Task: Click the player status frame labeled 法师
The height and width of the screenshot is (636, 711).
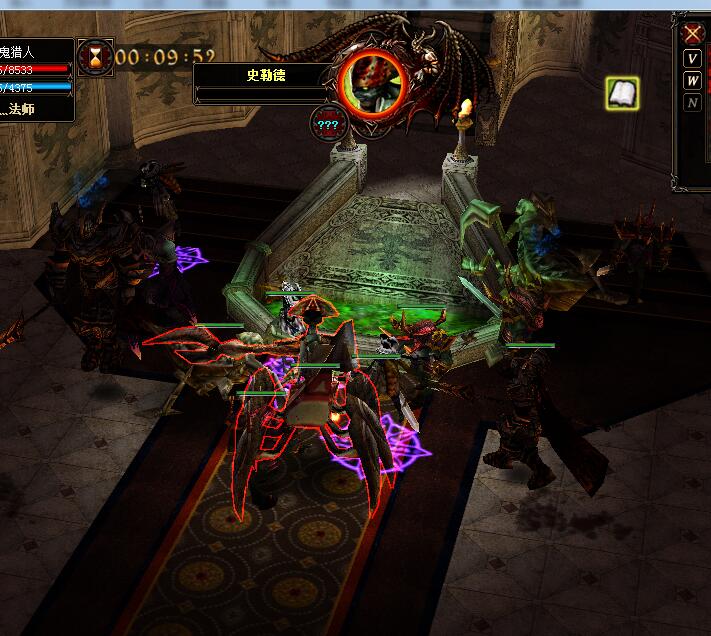Action: [35, 108]
